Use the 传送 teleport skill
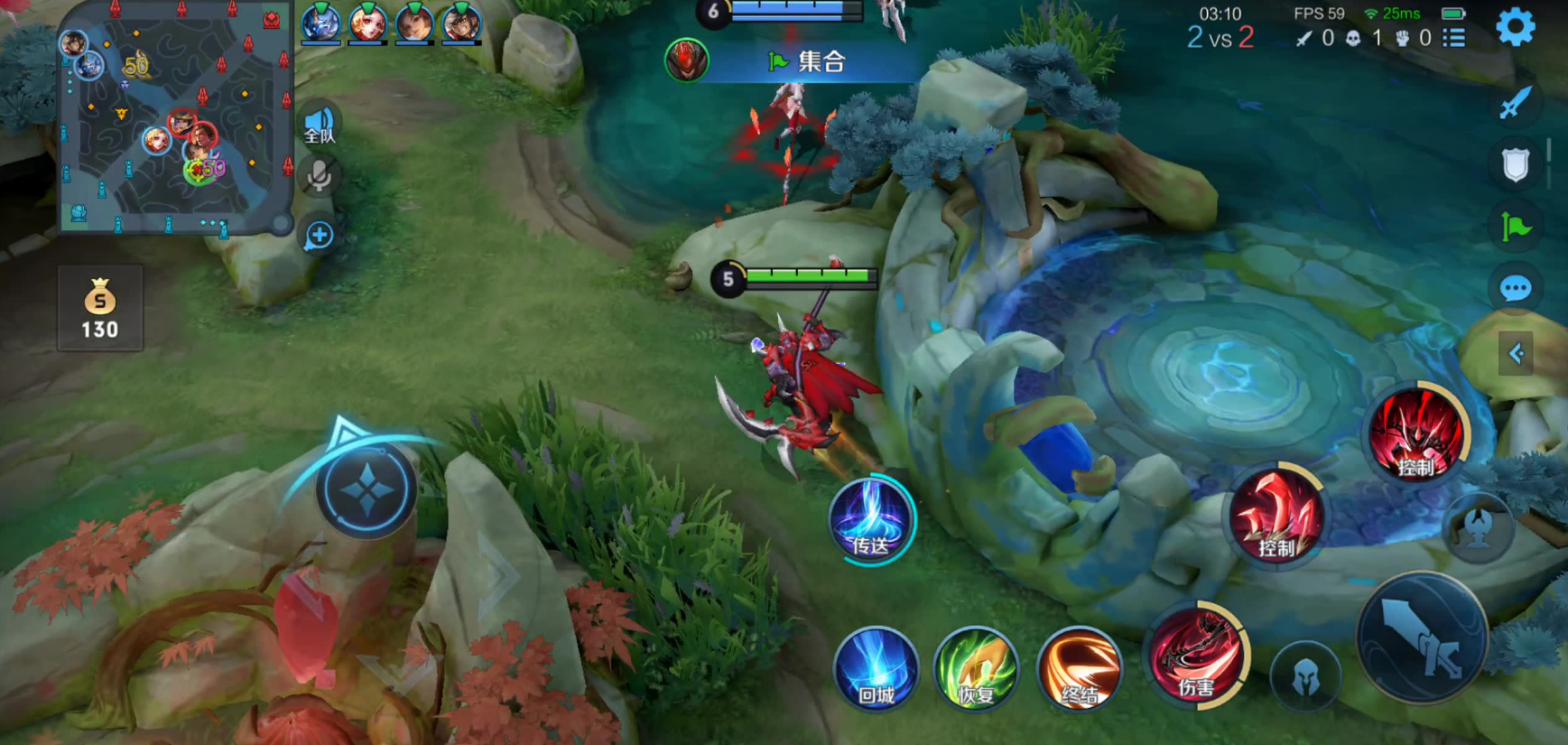 click(x=871, y=519)
